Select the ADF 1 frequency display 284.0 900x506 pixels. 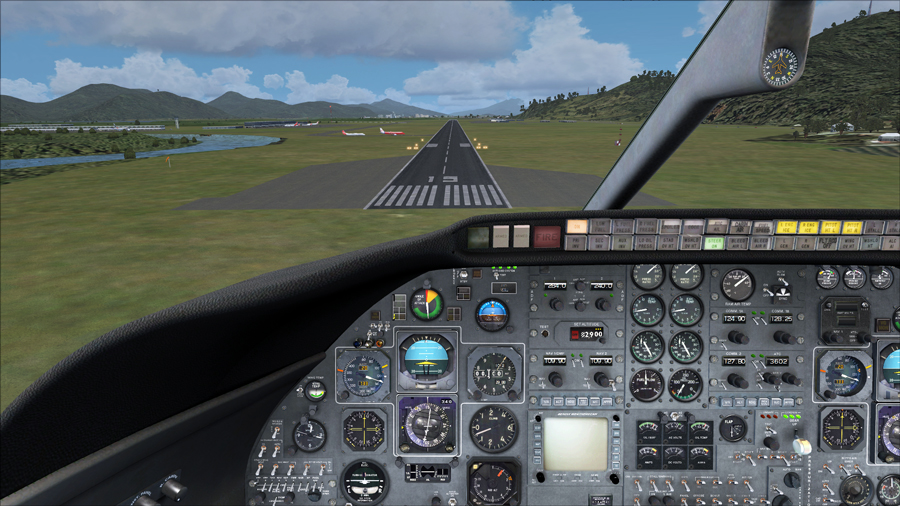click(556, 286)
